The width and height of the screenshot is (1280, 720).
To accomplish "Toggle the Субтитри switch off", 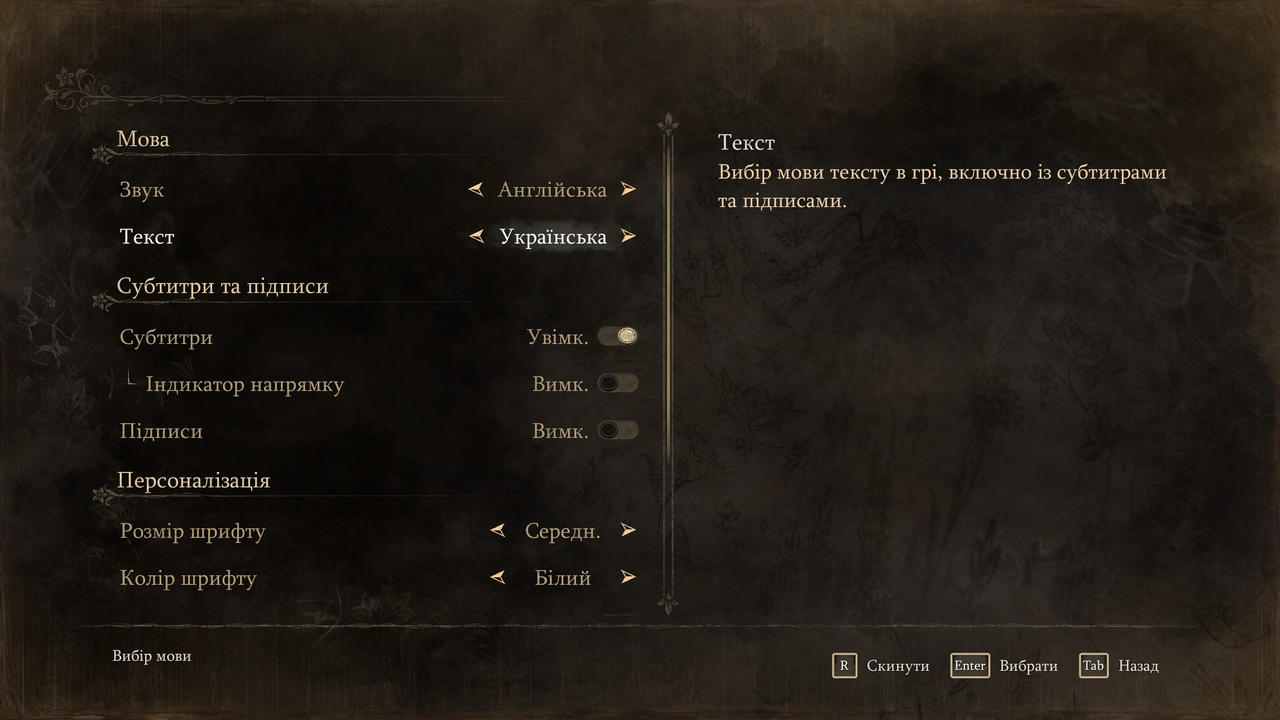I will point(618,336).
